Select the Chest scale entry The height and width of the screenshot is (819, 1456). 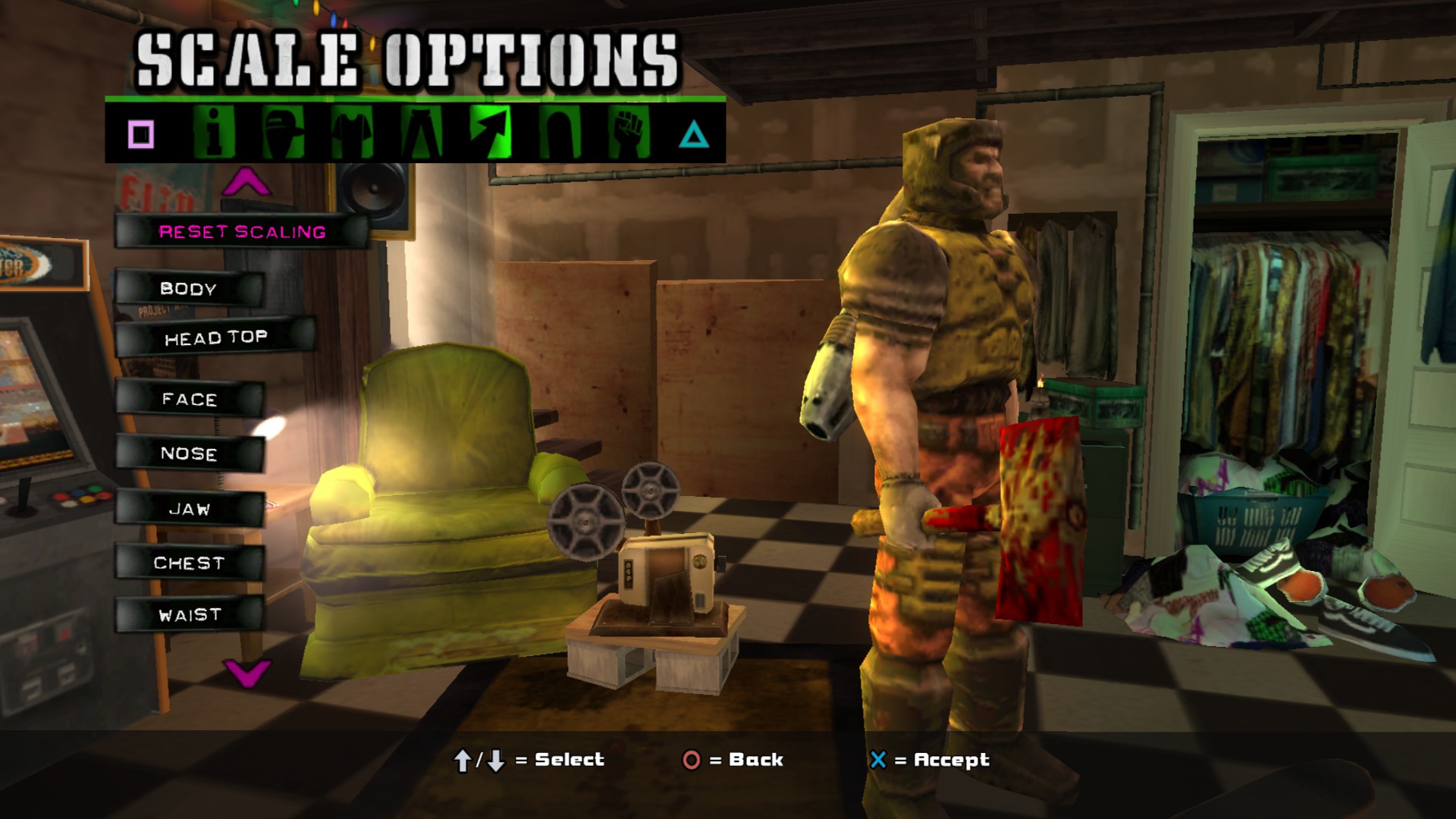pyautogui.click(x=189, y=563)
